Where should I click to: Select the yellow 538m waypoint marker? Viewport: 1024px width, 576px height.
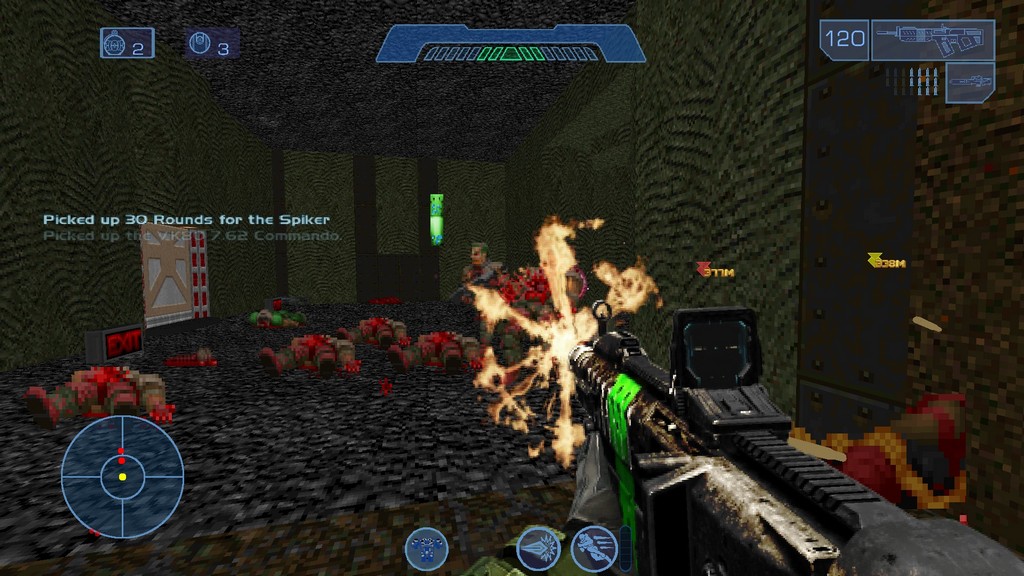[x=887, y=262]
